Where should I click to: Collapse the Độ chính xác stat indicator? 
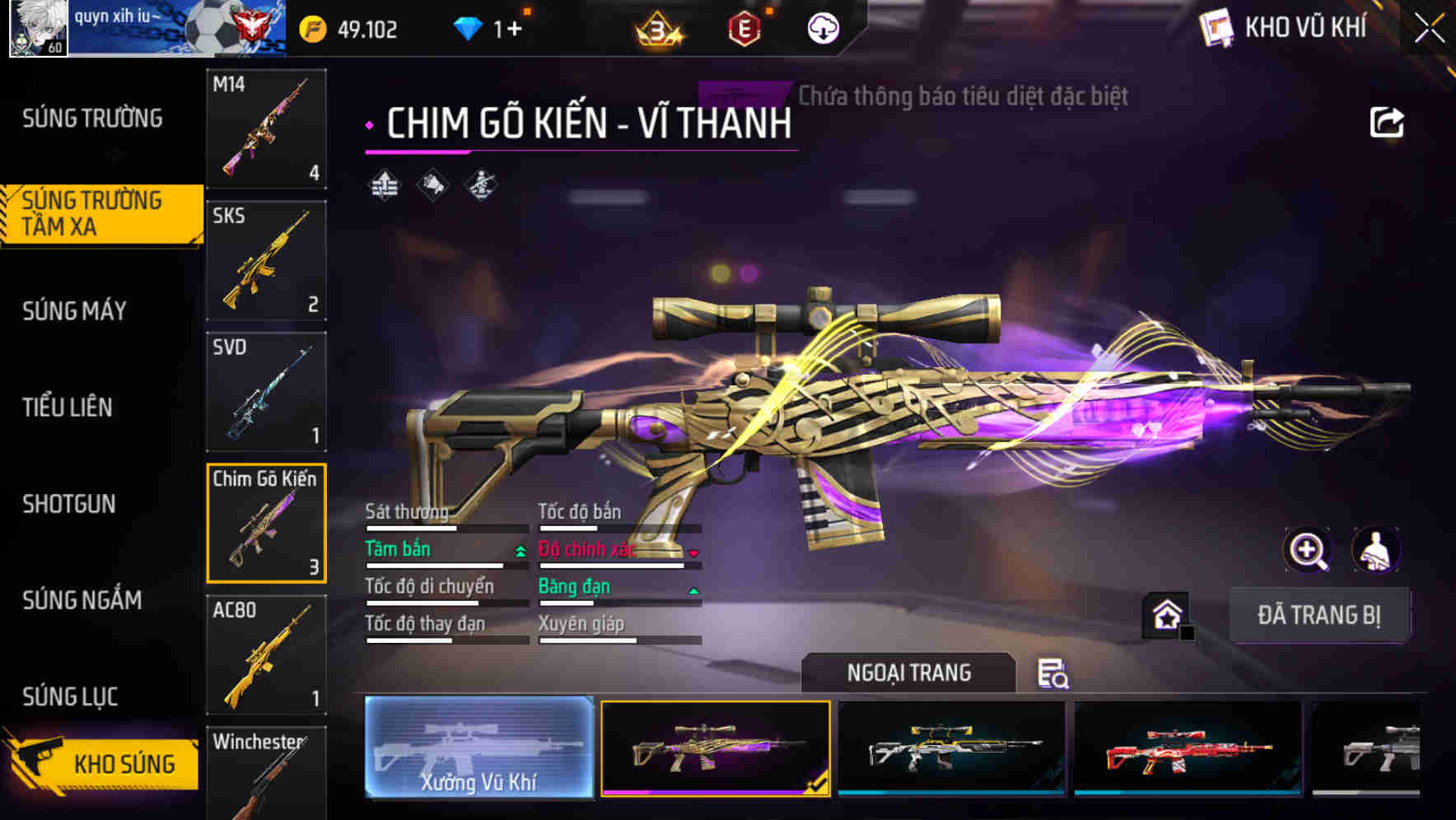[x=694, y=553]
